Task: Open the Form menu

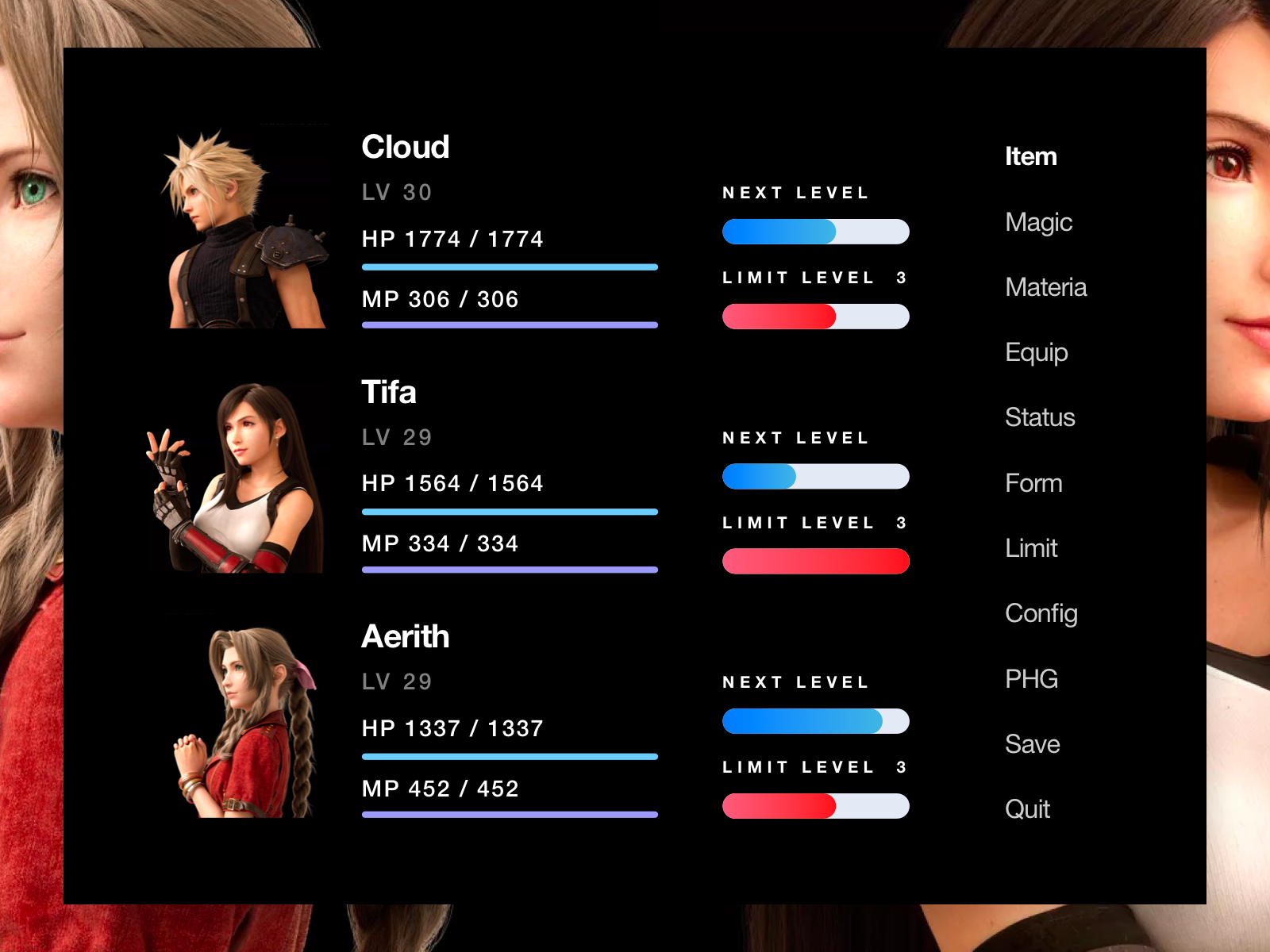Action: tap(1033, 483)
